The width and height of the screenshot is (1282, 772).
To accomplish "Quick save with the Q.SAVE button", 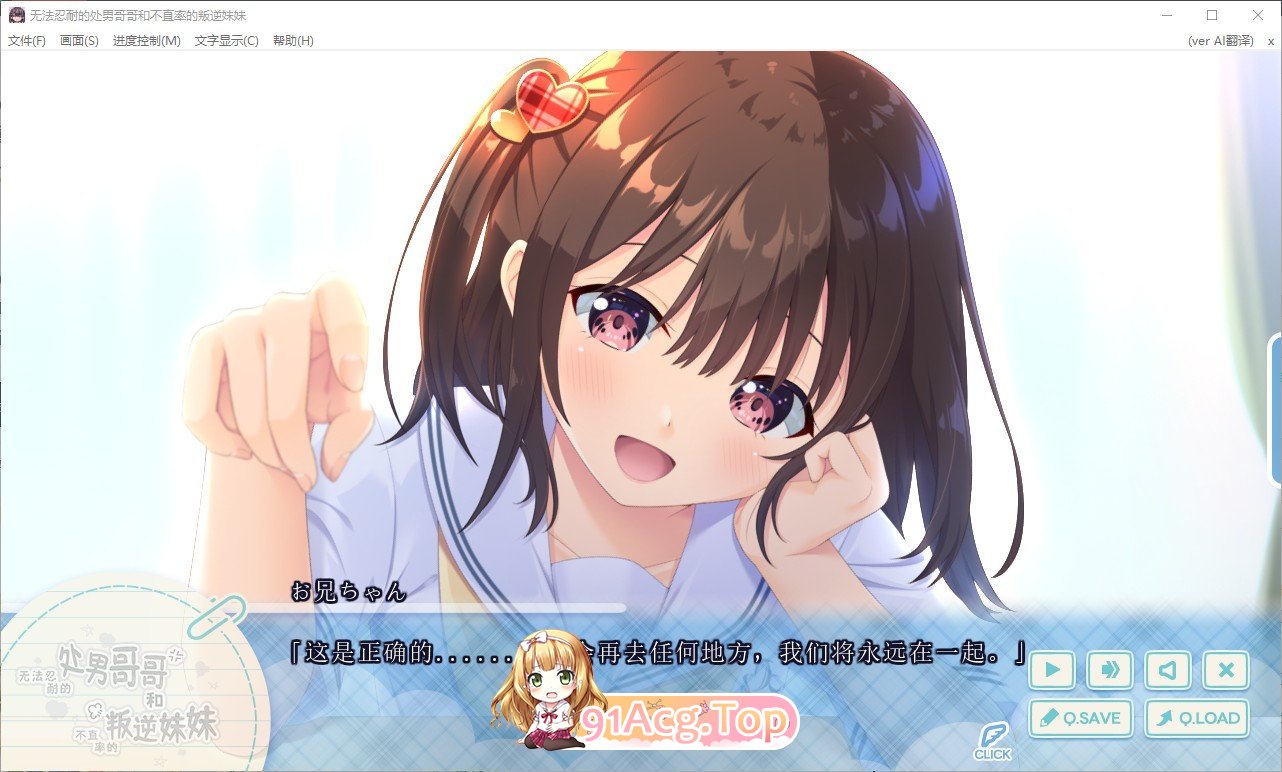I will (1081, 718).
